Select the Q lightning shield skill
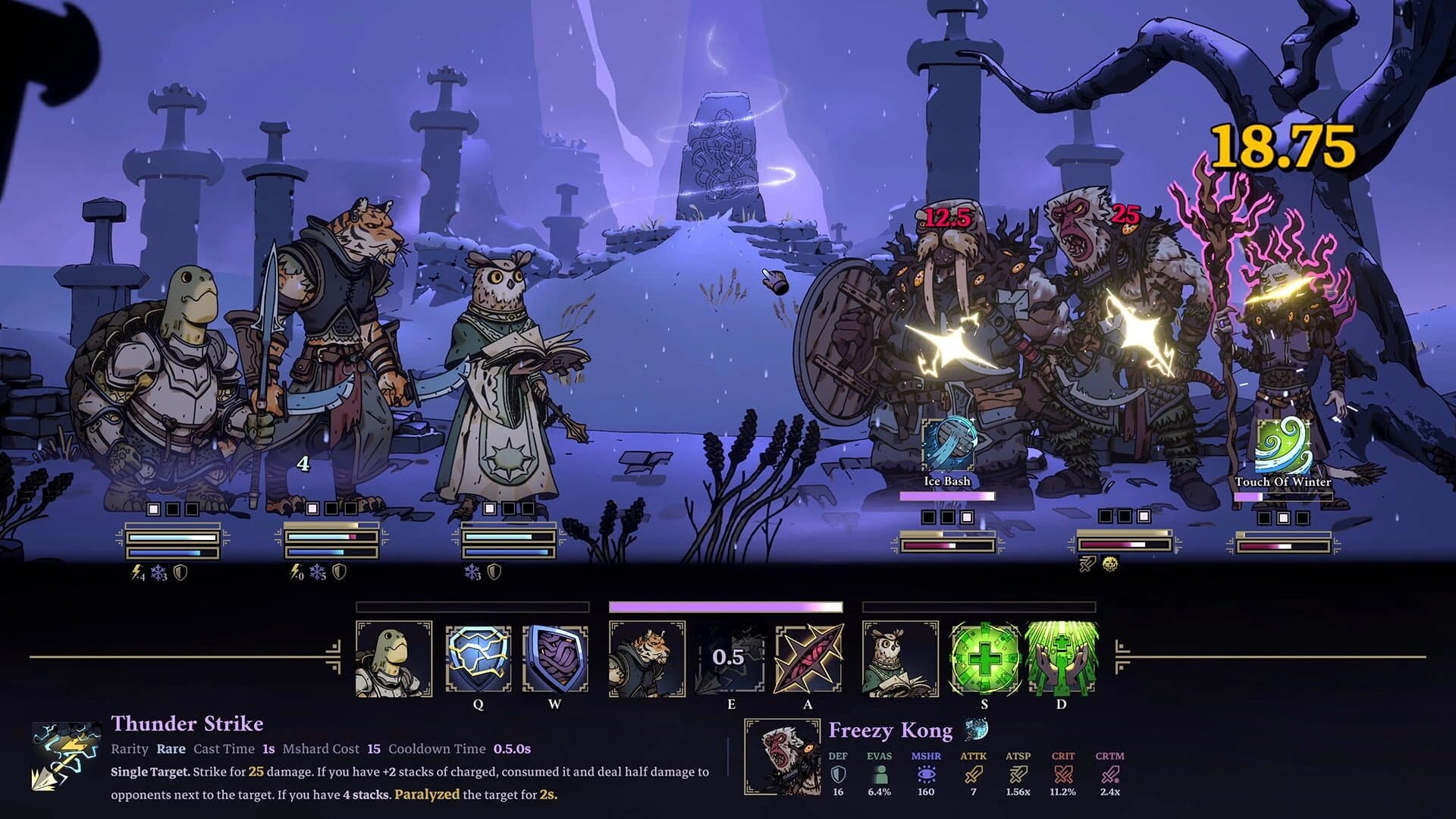Screen dimensions: 1456x819 [x=477, y=659]
